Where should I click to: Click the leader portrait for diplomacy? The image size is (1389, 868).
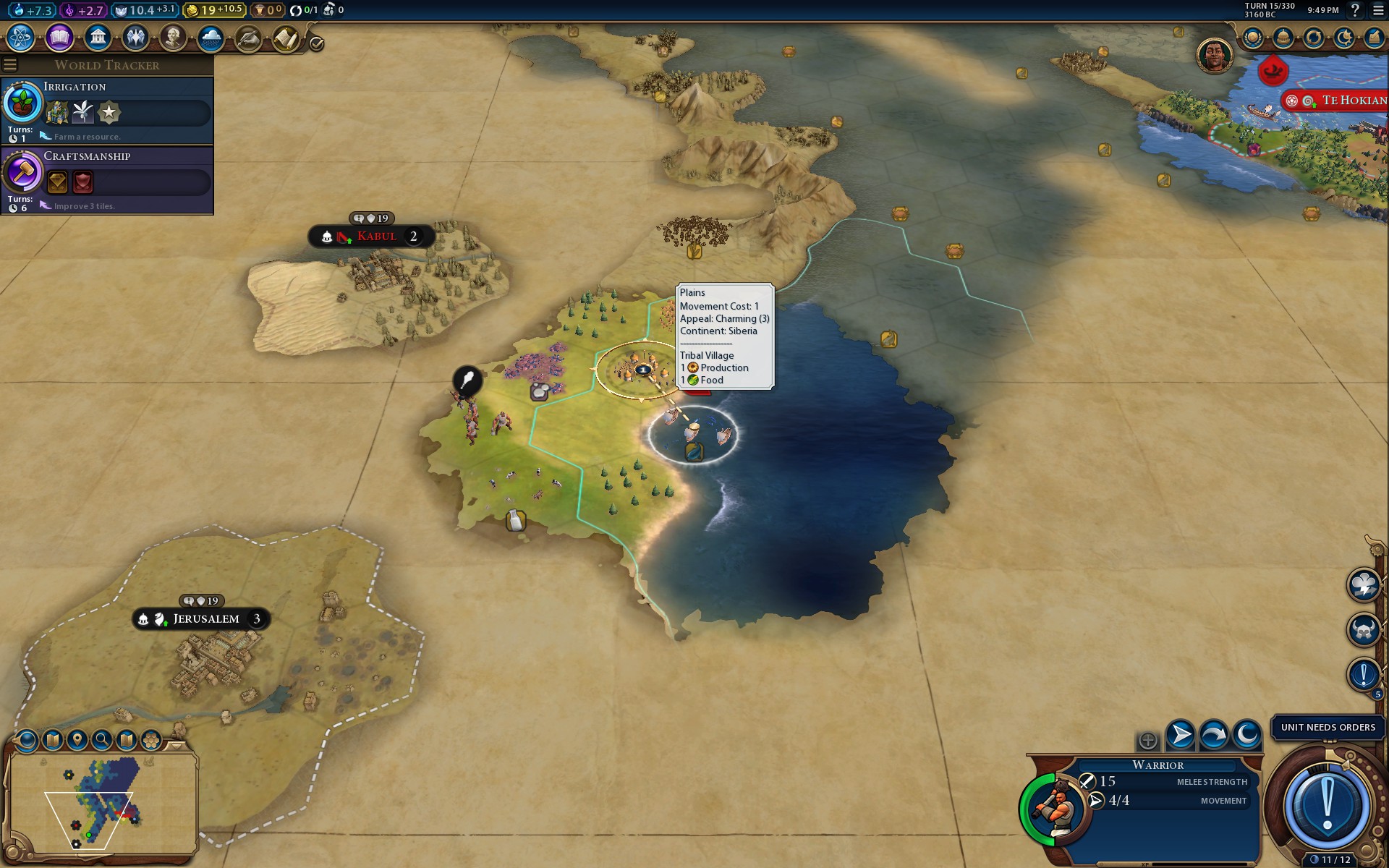pos(1215,56)
